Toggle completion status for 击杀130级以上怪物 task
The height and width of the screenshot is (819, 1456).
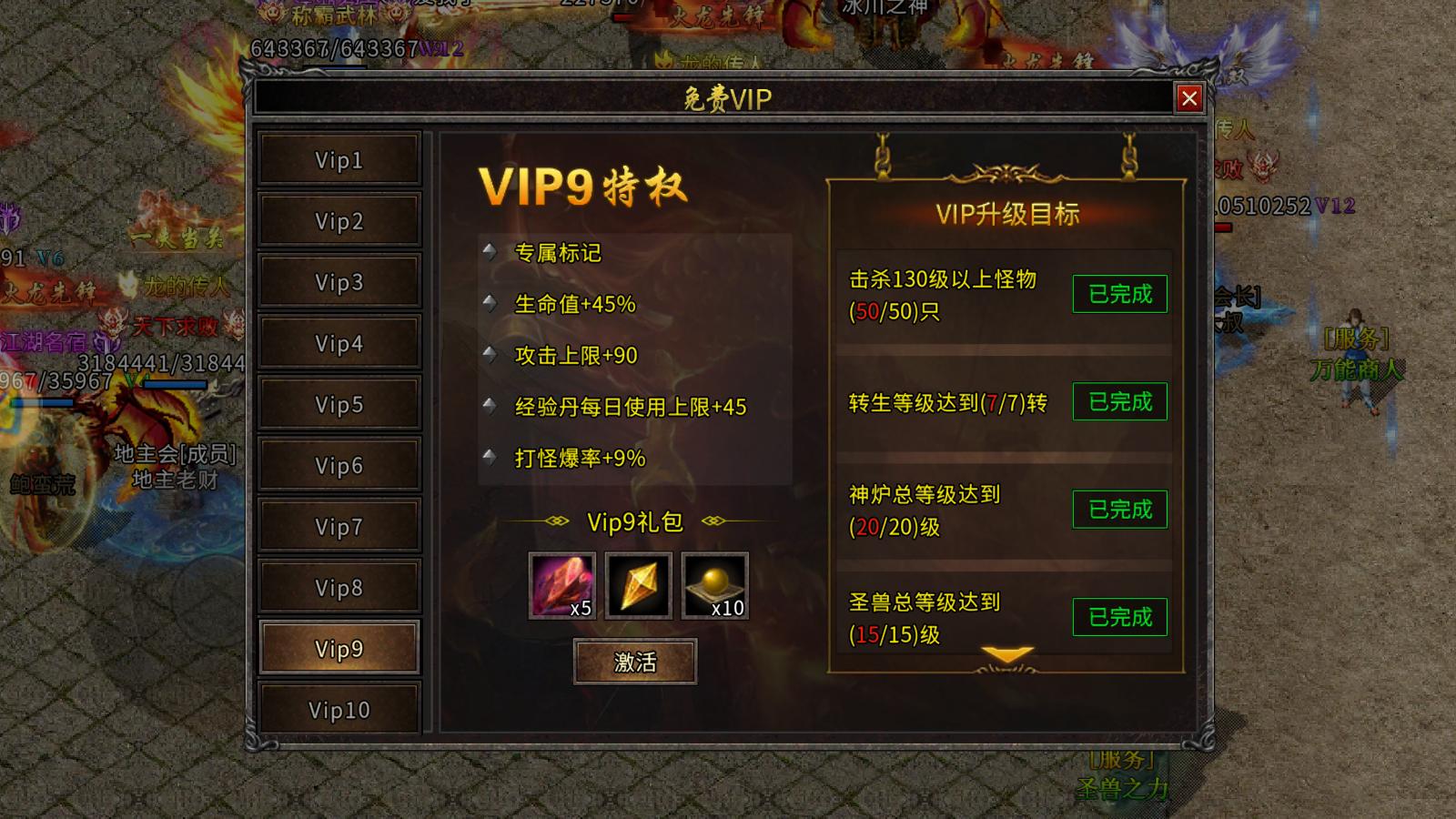pos(1119,294)
